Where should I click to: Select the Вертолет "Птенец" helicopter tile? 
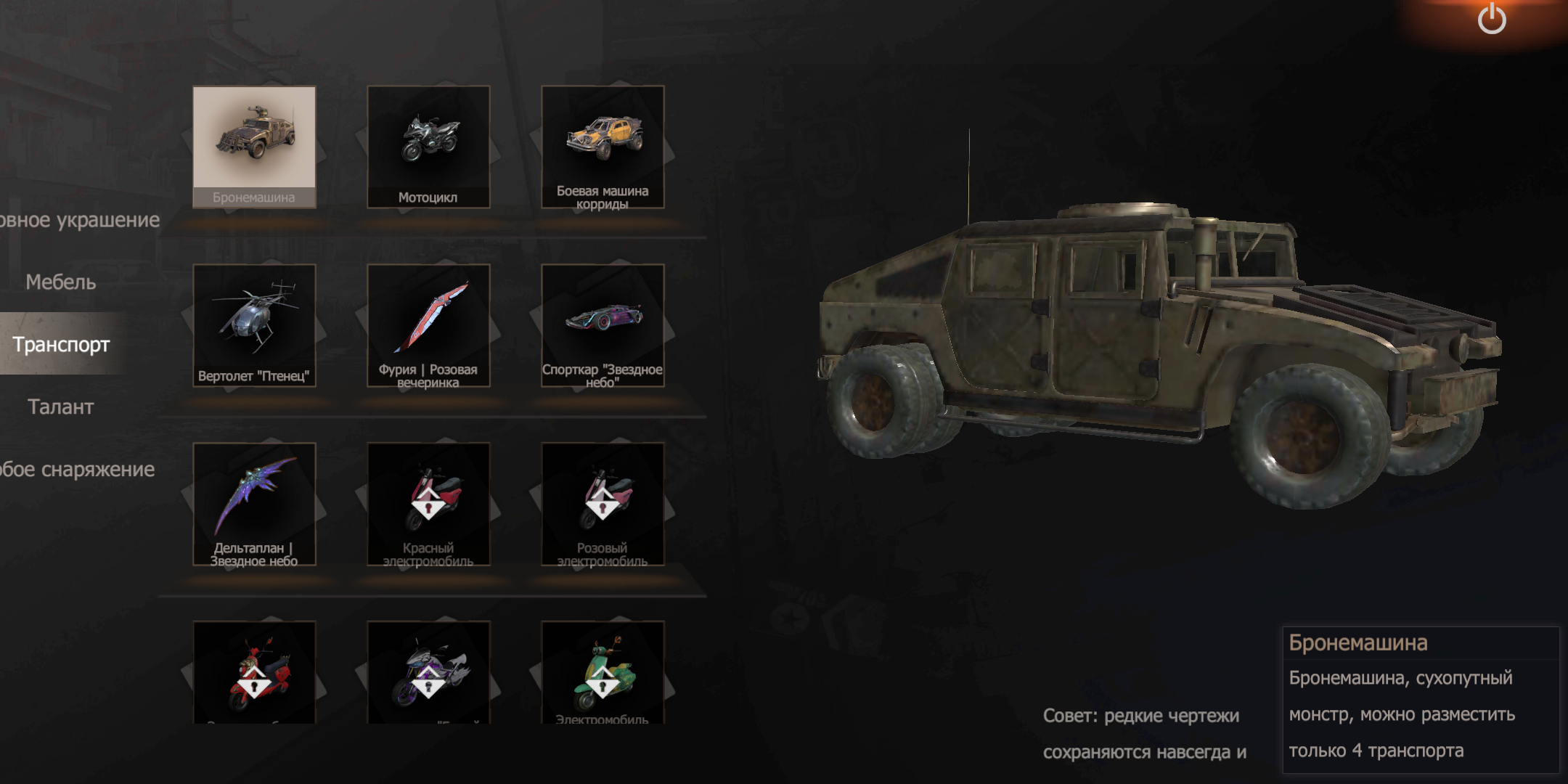[254, 325]
